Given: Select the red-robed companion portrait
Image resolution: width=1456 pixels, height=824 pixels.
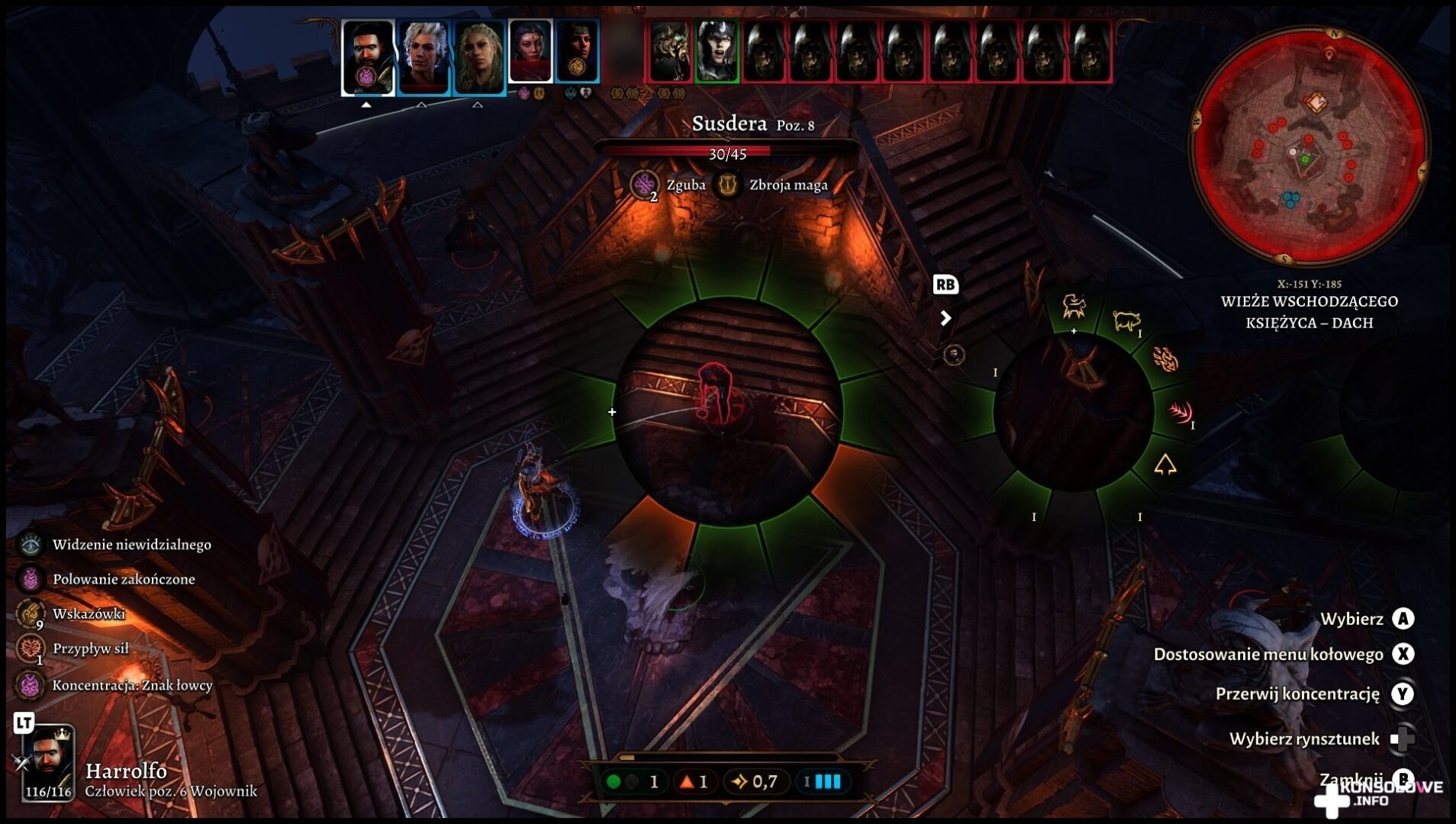Looking at the screenshot, I should [530, 50].
